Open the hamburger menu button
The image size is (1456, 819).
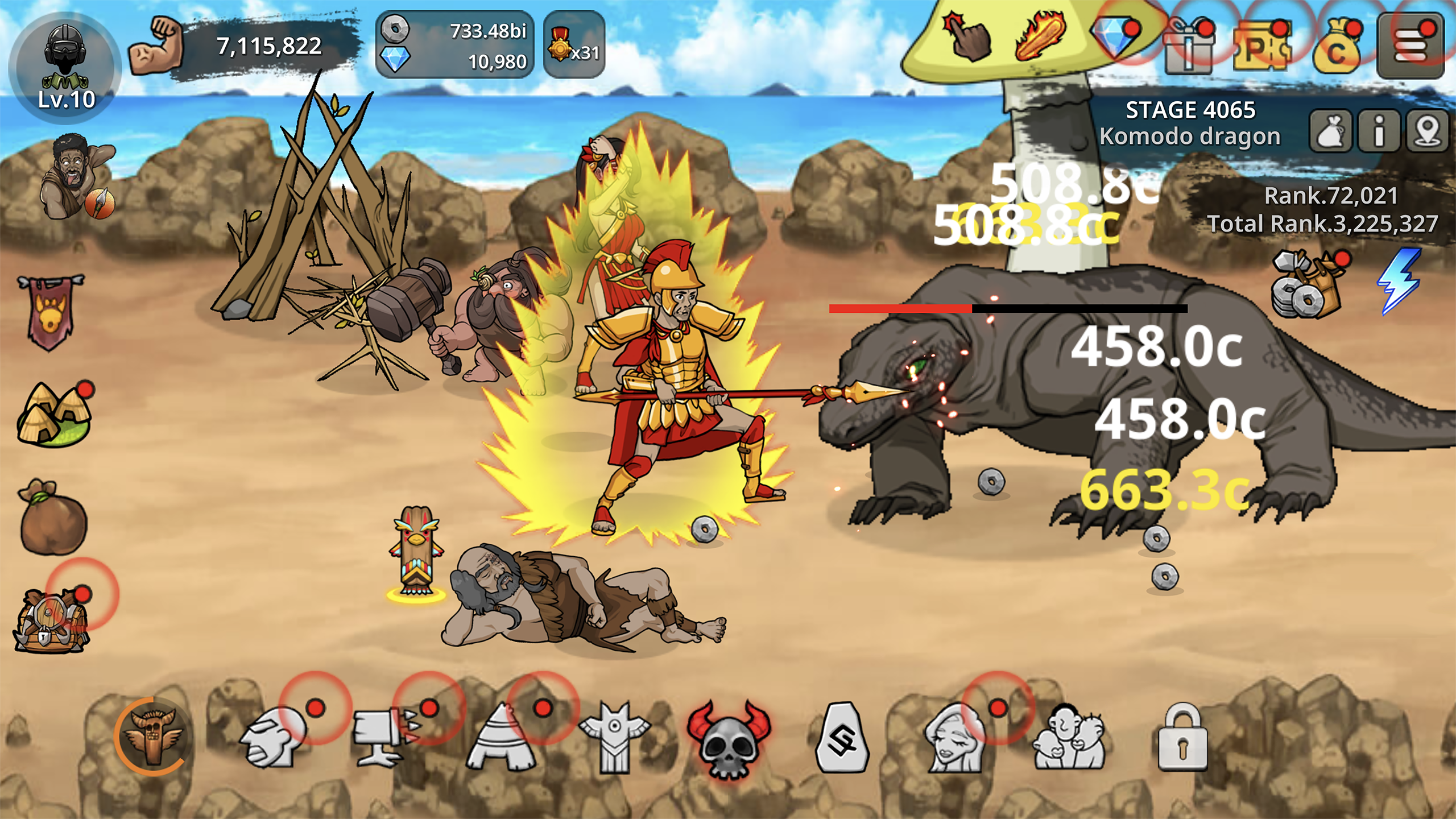1410,45
